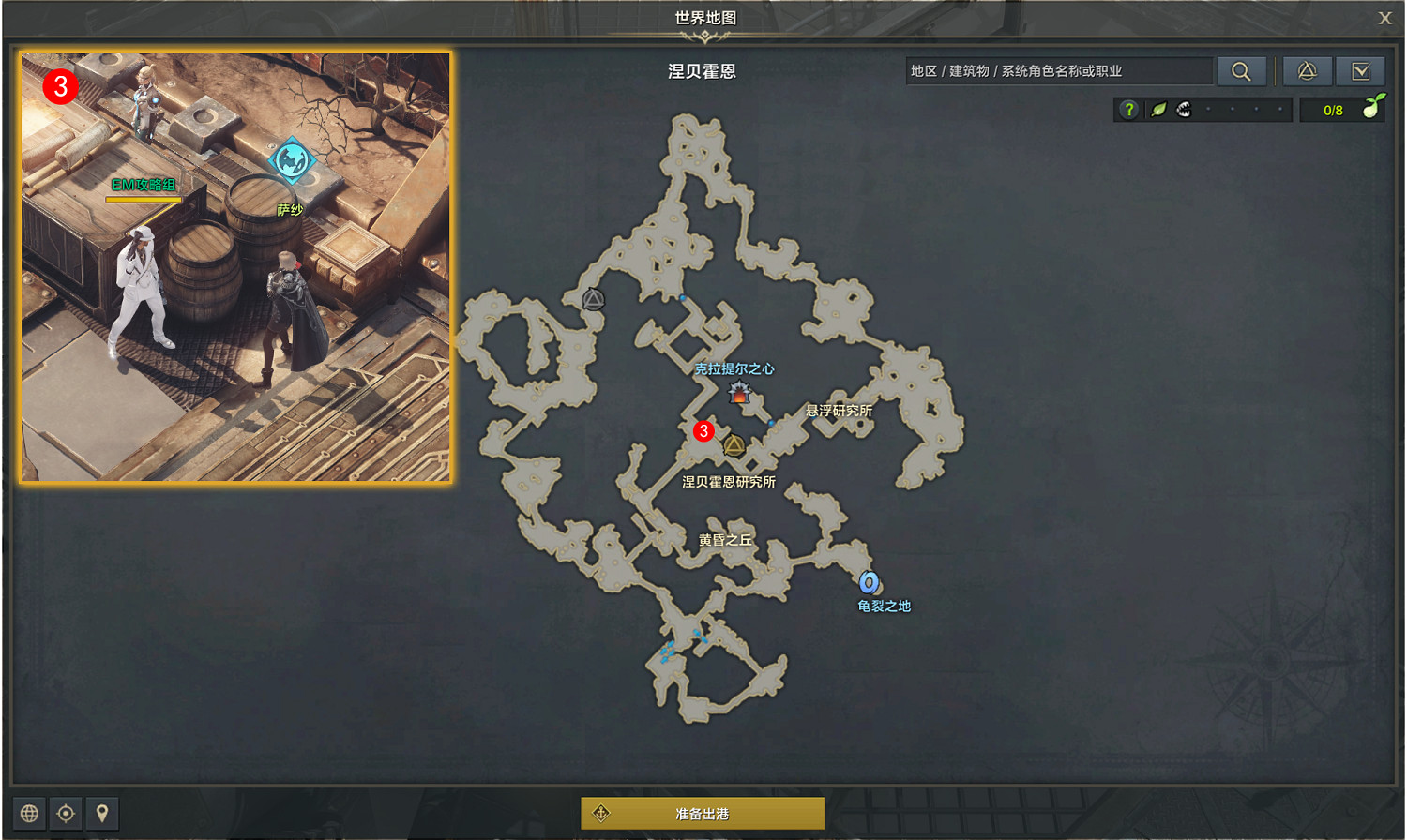The image size is (1407, 840).
Task: Open the Triport filter icon beside the search bar
Action: pos(1308,71)
